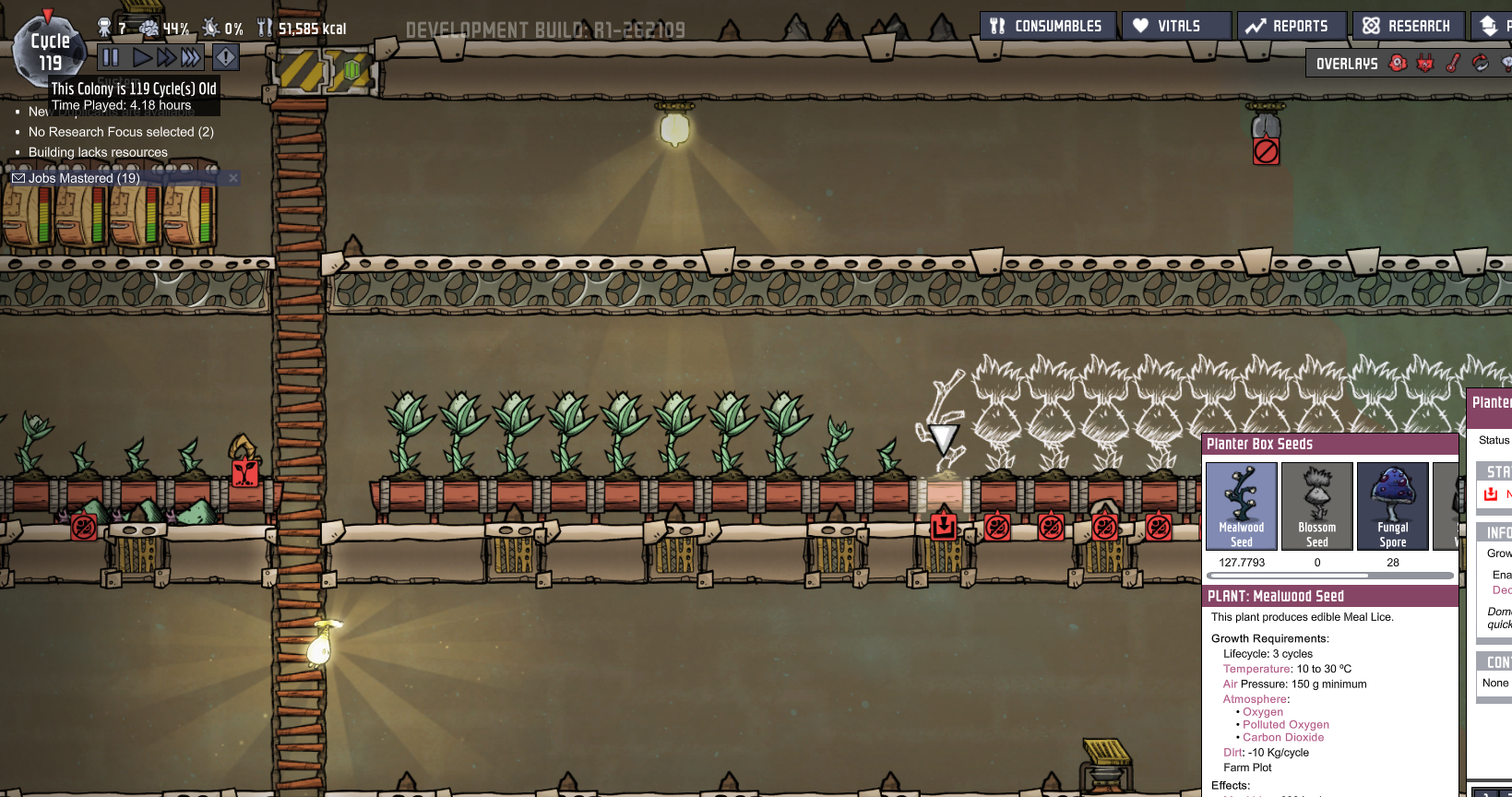Open the Oxygen overlay
This screenshot has height=797, width=1512.
pos(1398,63)
